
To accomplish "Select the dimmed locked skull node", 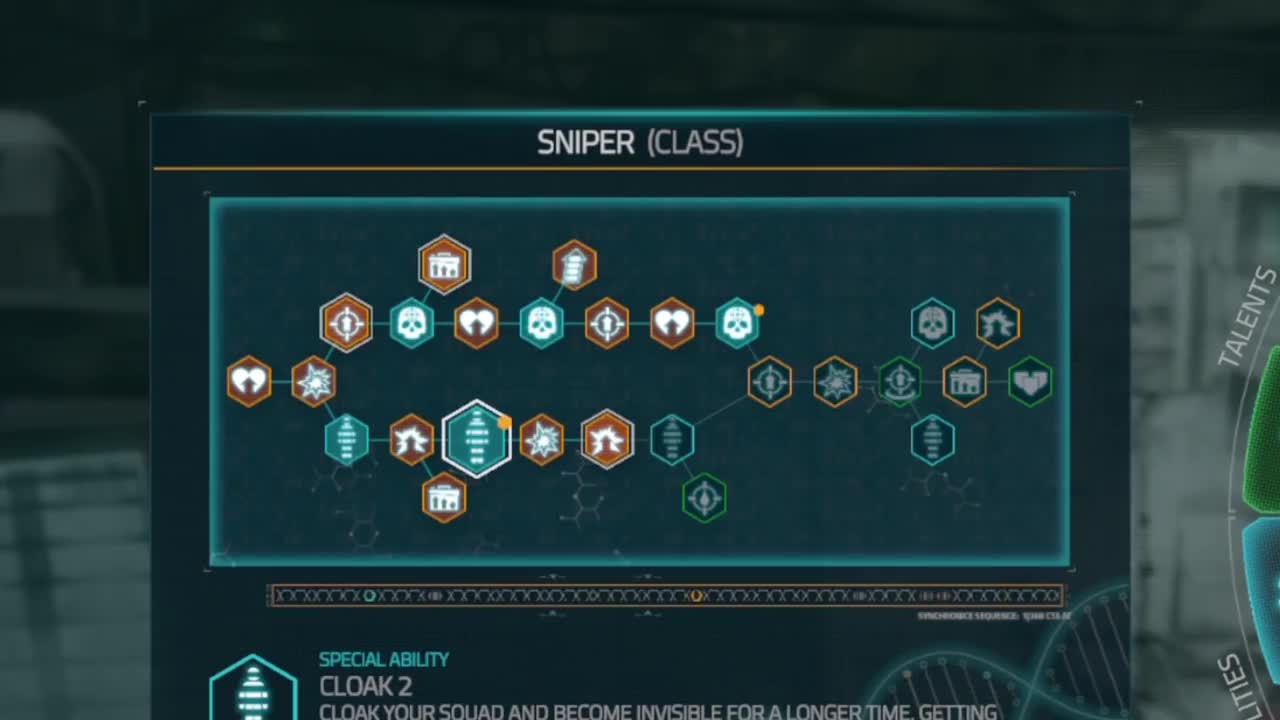I will pyautogui.click(x=932, y=323).
